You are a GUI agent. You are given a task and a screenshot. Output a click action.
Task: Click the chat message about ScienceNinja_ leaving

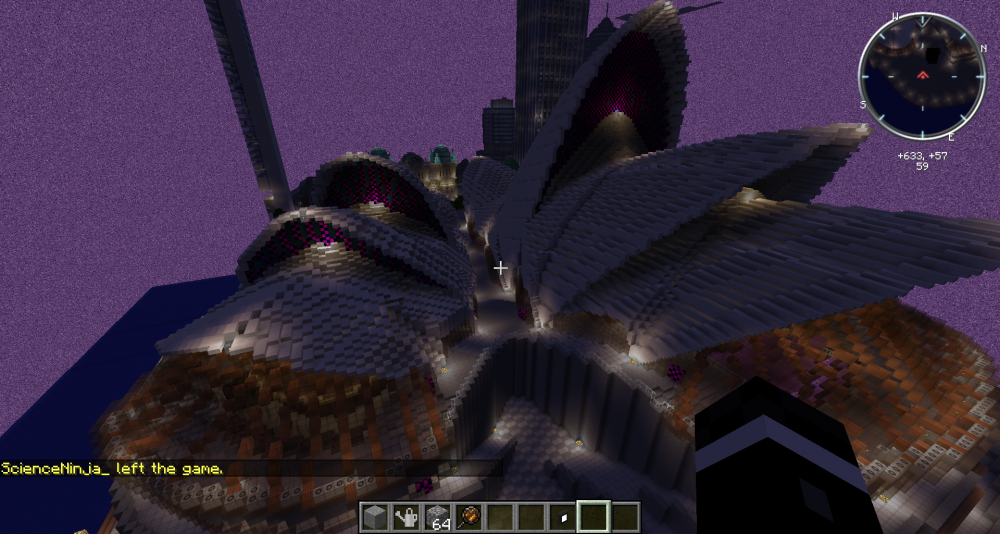(112, 468)
